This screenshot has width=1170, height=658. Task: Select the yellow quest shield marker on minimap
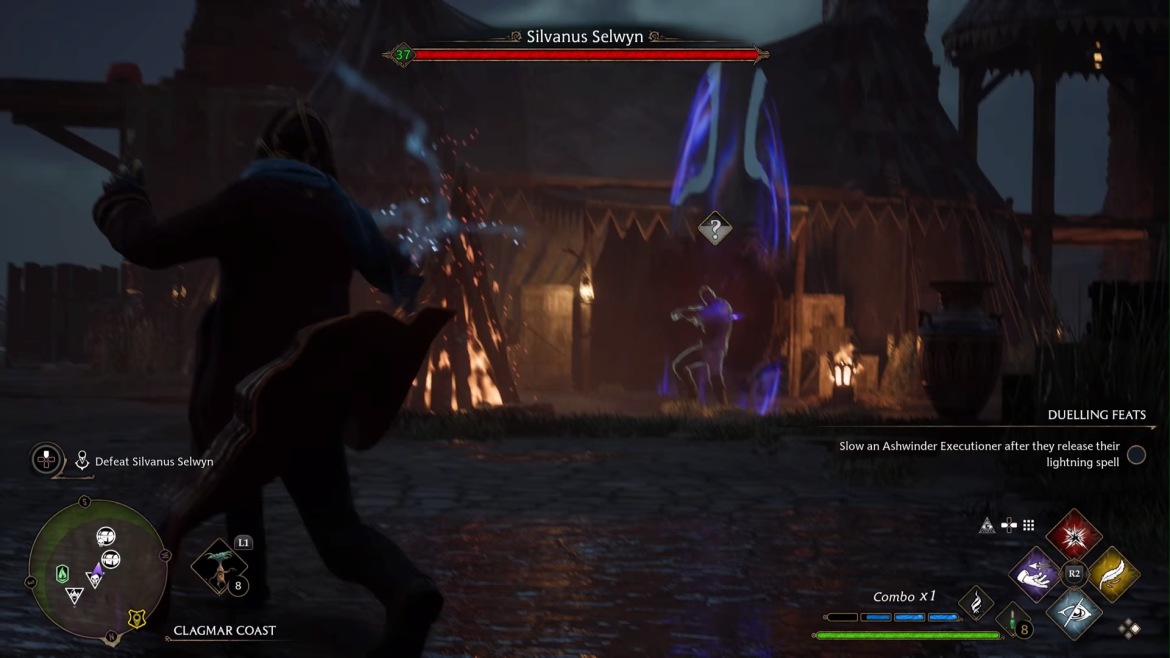tap(136, 619)
